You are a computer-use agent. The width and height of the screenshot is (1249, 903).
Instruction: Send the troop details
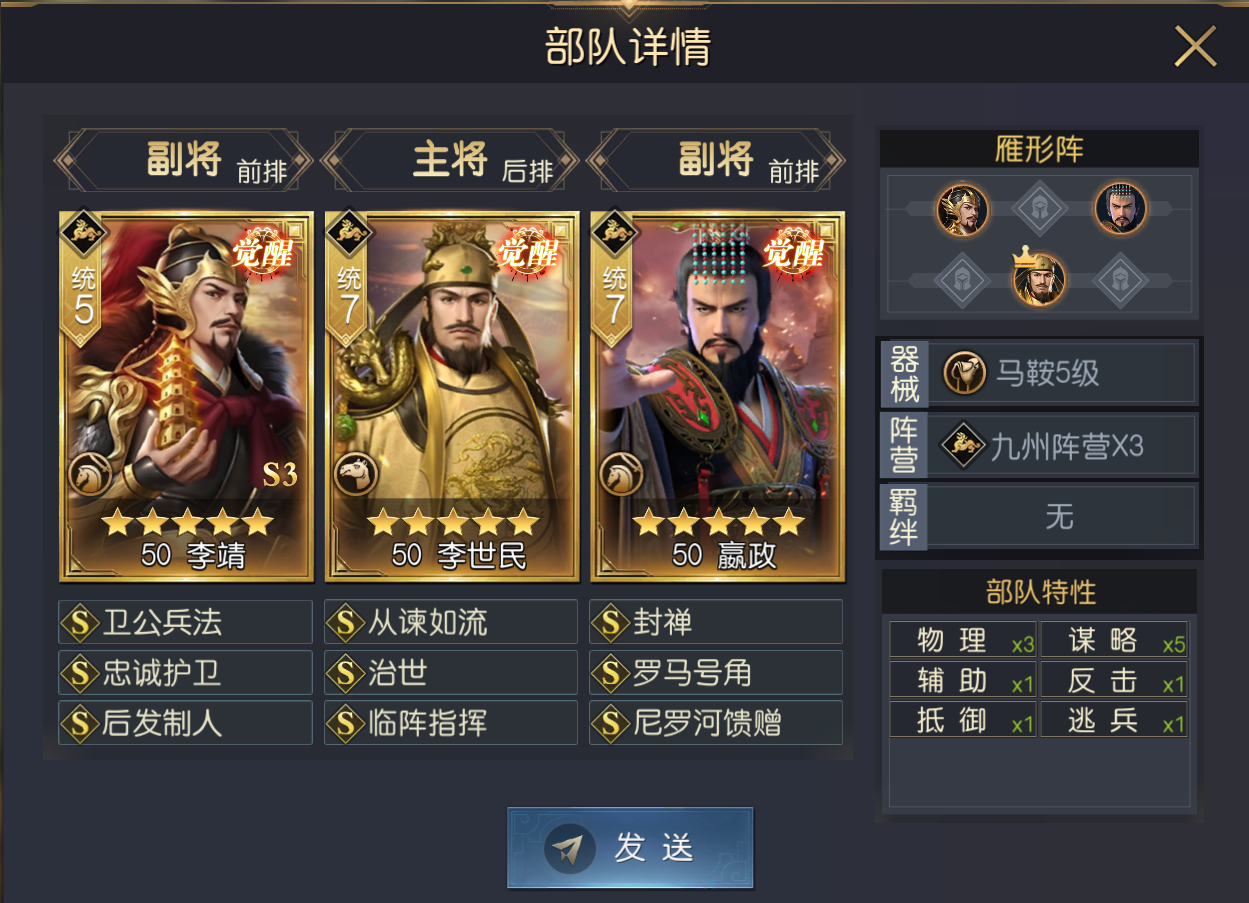pos(629,848)
